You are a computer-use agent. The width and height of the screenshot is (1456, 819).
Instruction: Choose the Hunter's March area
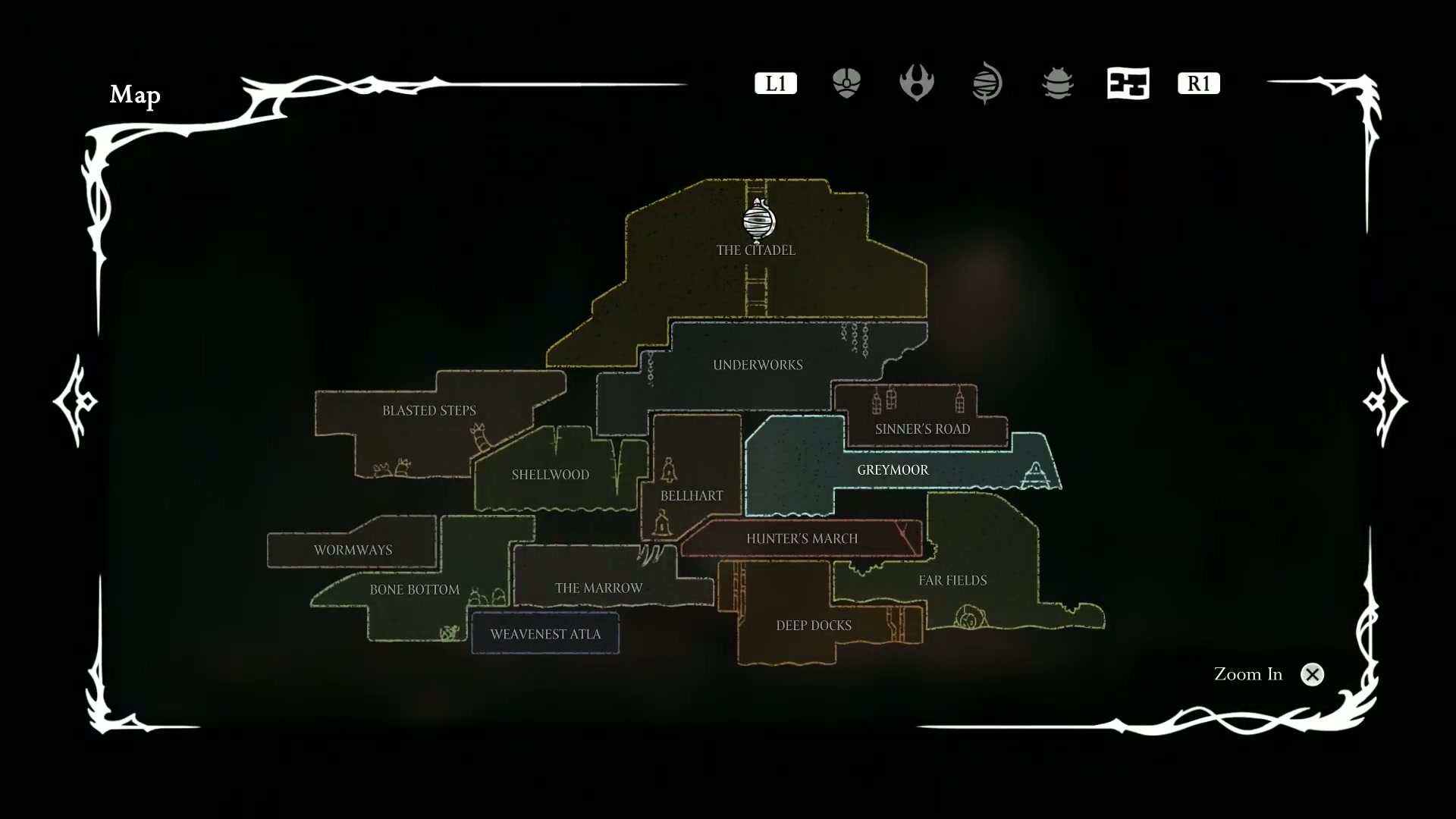tap(802, 538)
